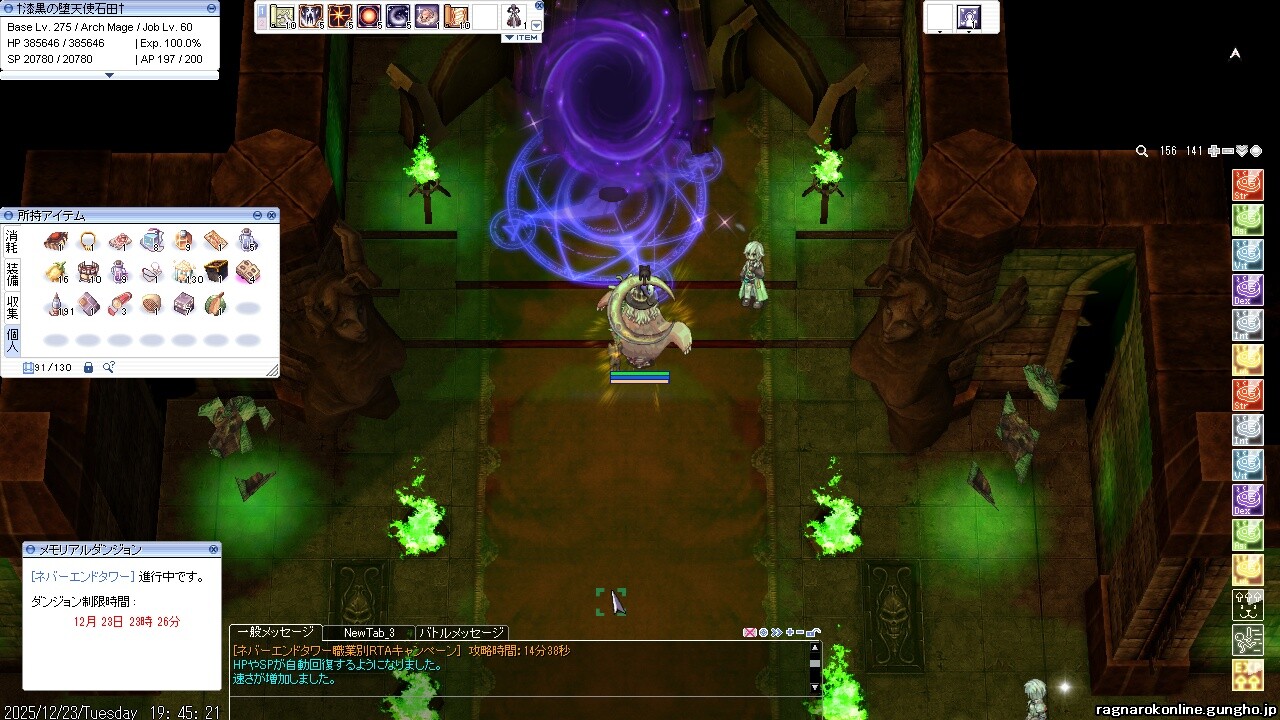1280x720 pixels.
Task: Open the inventory item search magnifier
Action: tap(108, 368)
